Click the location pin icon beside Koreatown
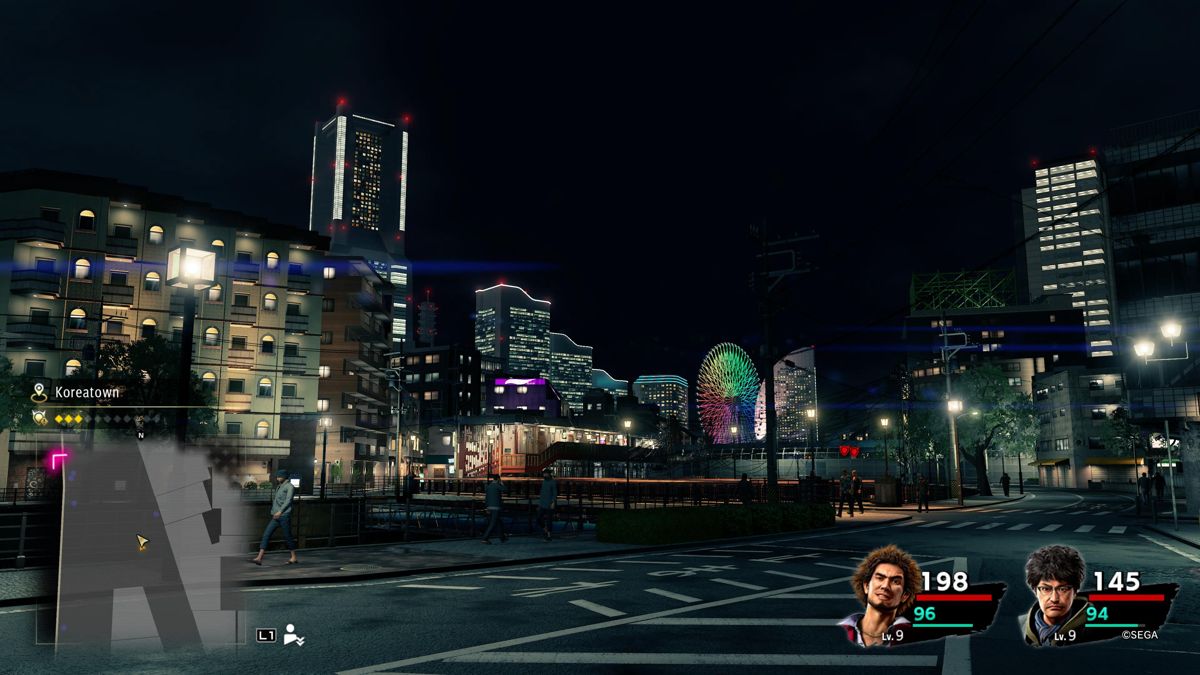1200x675 pixels. click(40, 392)
